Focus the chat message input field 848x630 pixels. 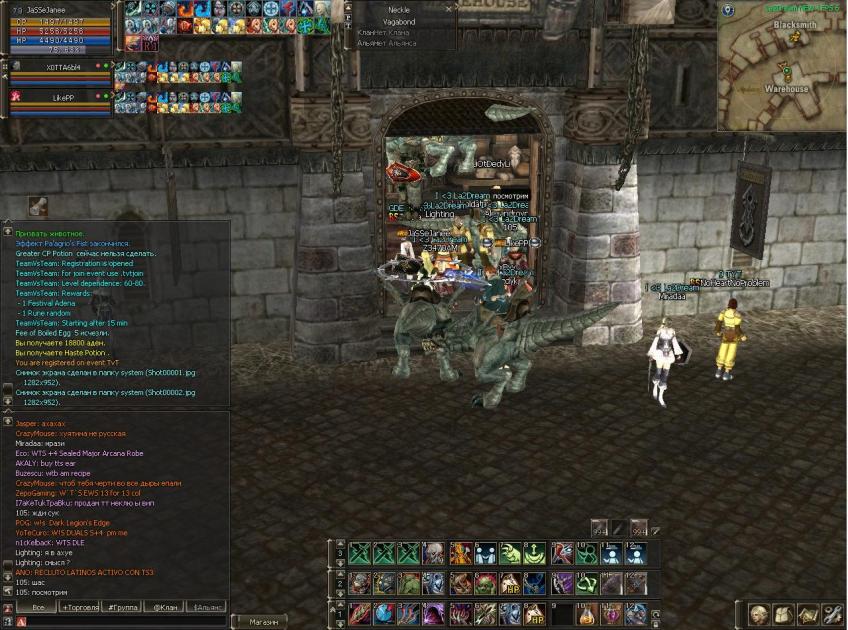pyautogui.click(x=120, y=622)
